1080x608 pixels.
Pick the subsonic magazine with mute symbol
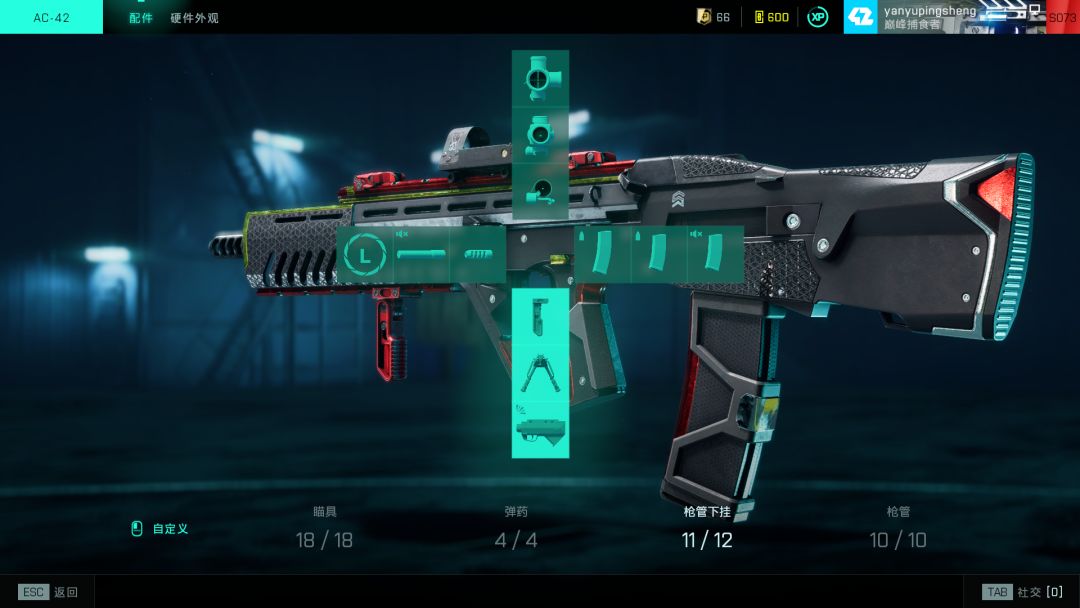point(715,255)
